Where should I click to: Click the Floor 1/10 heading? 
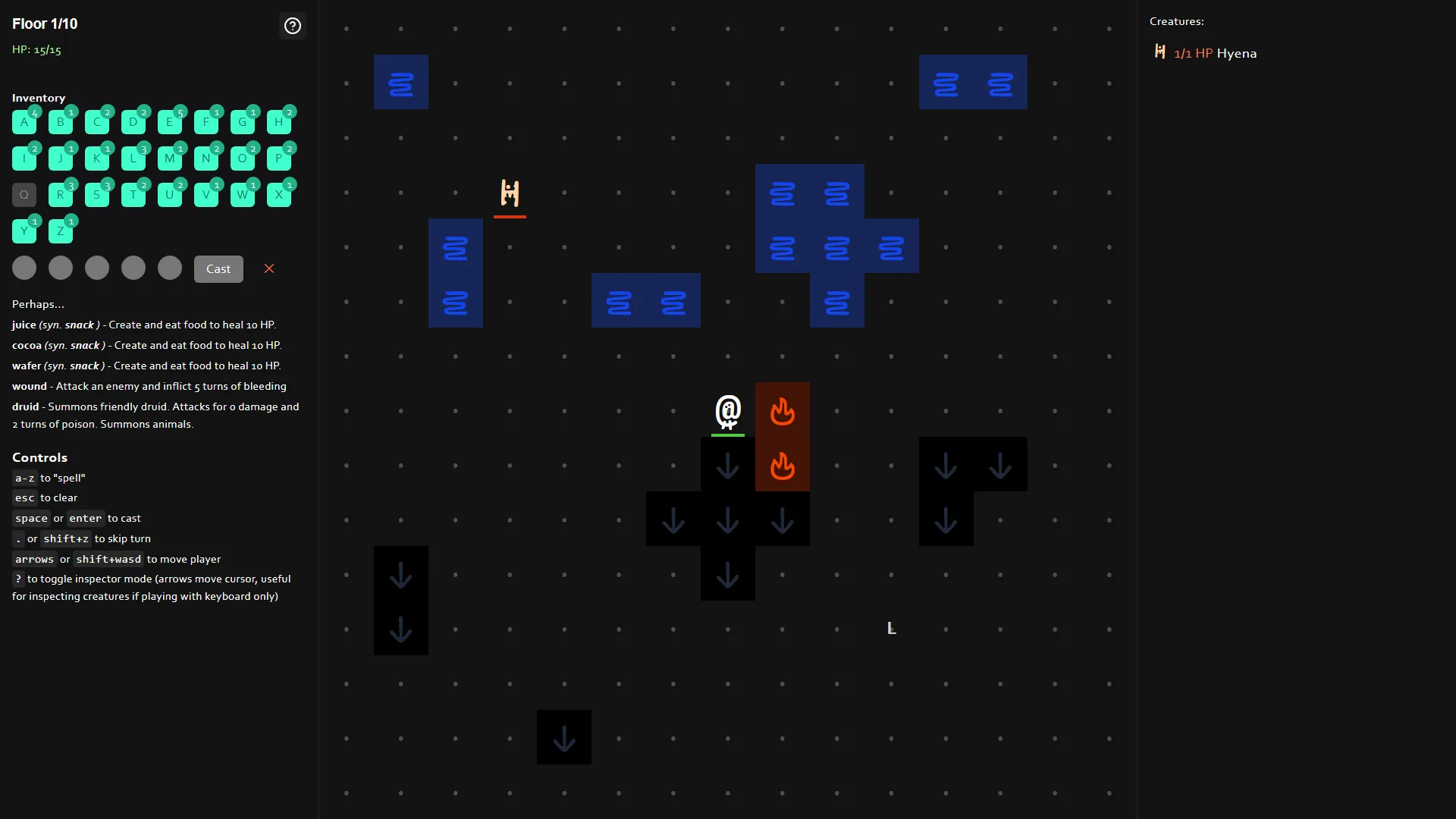(x=44, y=24)
